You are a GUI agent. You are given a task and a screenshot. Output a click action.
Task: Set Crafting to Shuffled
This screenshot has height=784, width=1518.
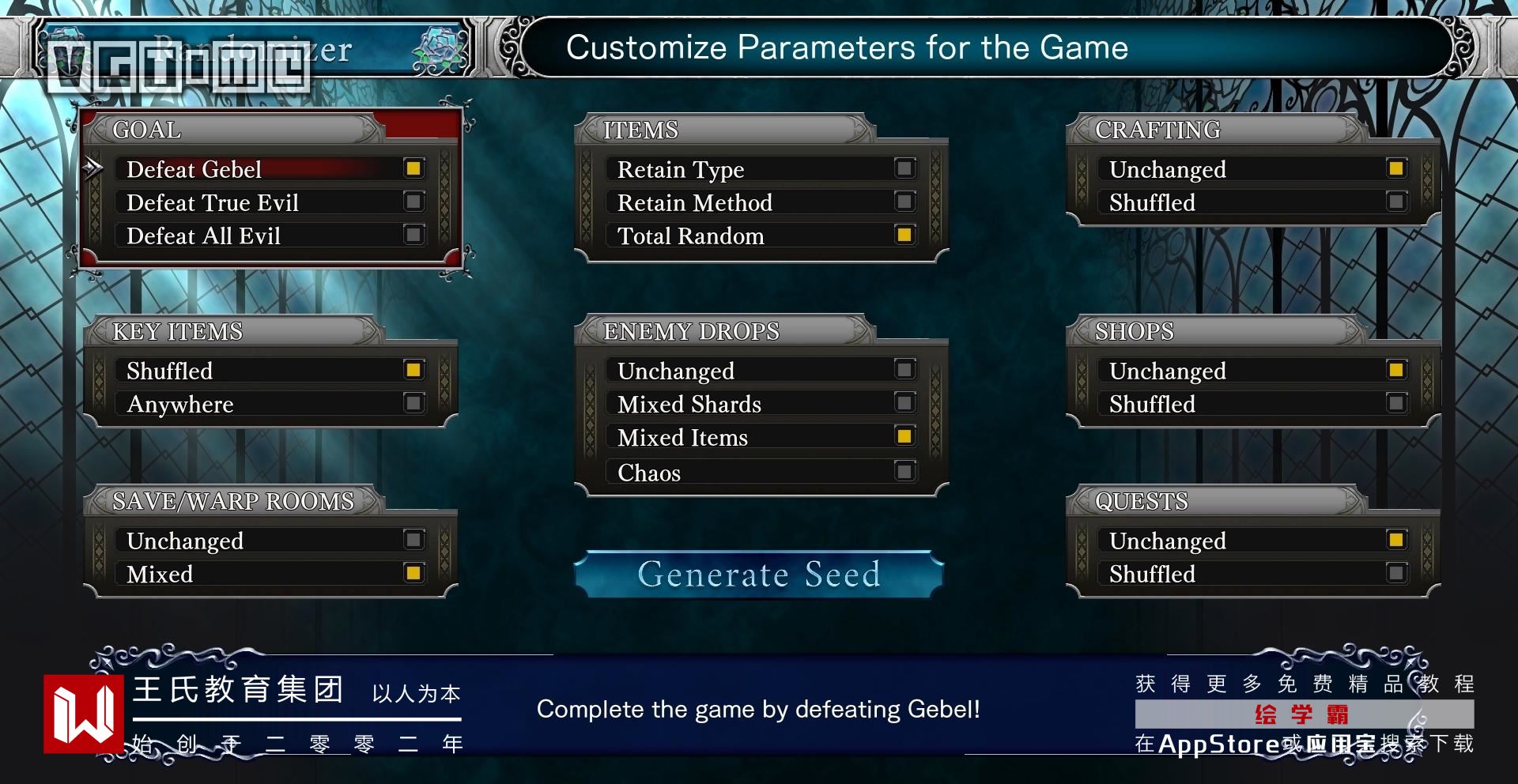pyautogui.click(x=1252, y=202)
